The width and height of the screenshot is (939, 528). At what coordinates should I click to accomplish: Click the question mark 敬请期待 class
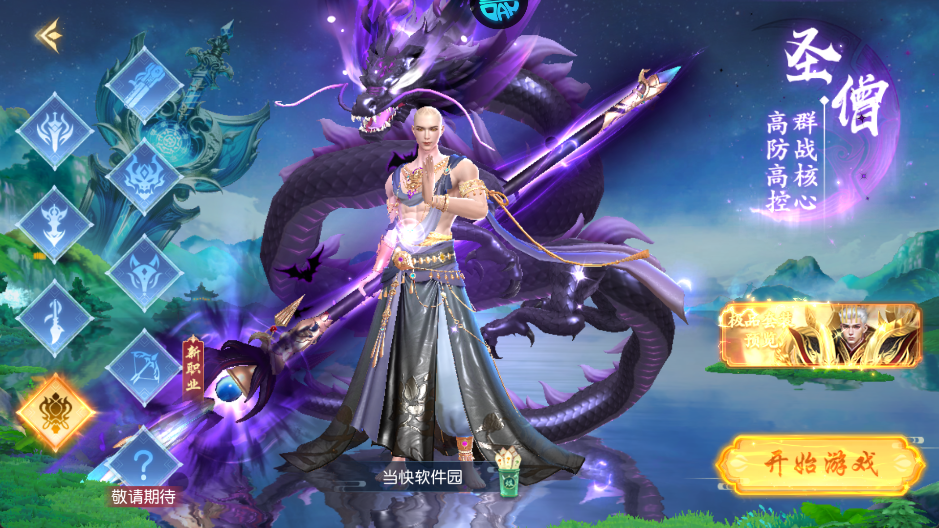point(143,464)
